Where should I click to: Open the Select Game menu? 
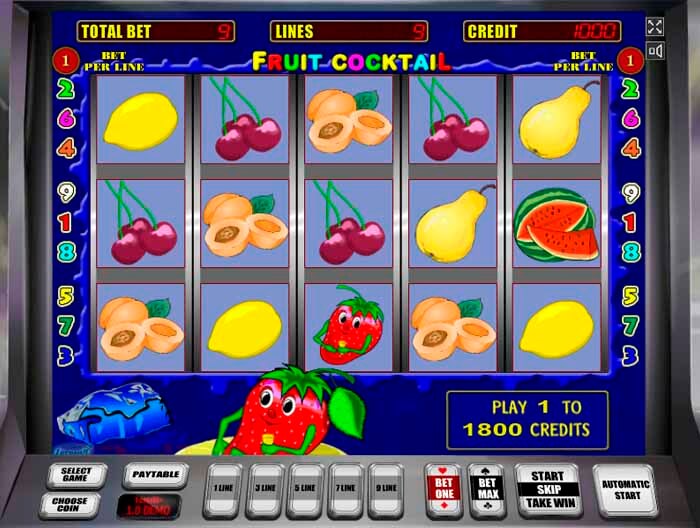76,473
